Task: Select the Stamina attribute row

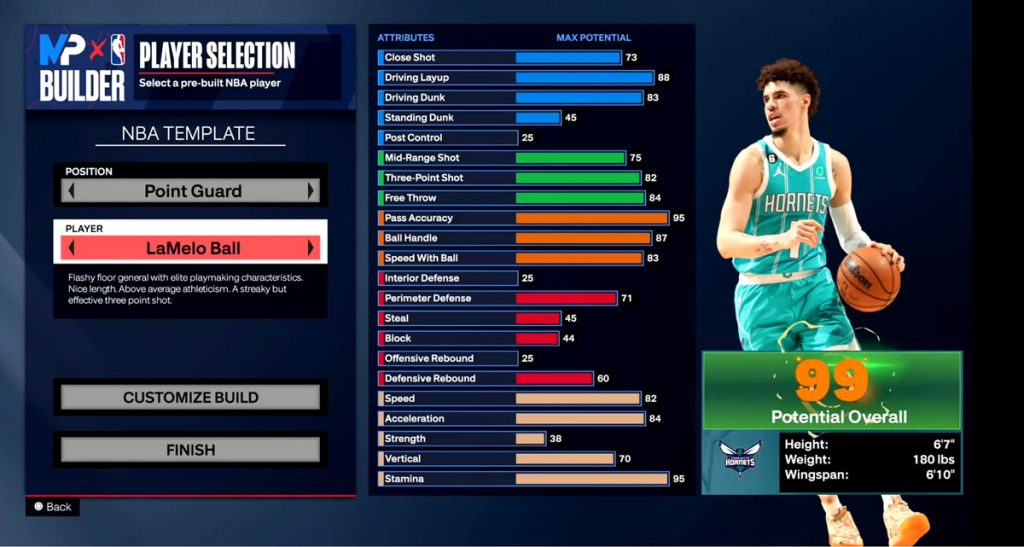Action: pyautogui.click(x=522, y=479)
